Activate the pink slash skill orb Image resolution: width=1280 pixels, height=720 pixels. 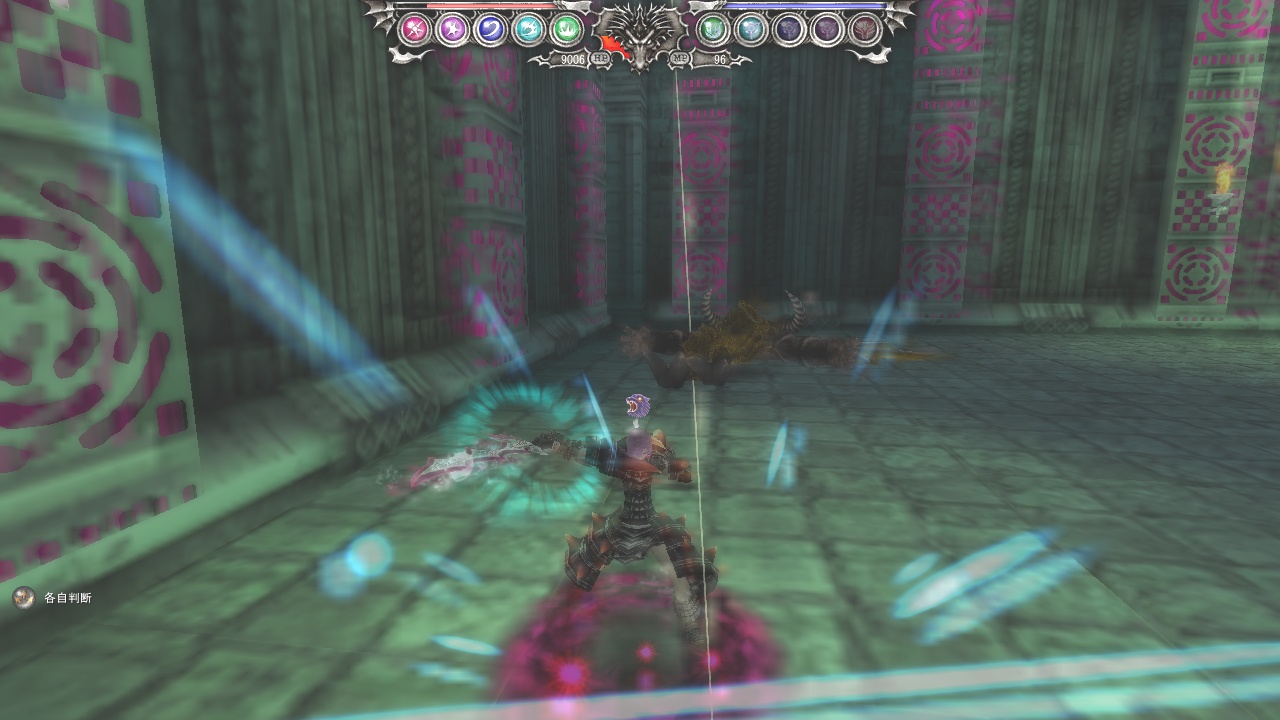click(x=414, y=29)
